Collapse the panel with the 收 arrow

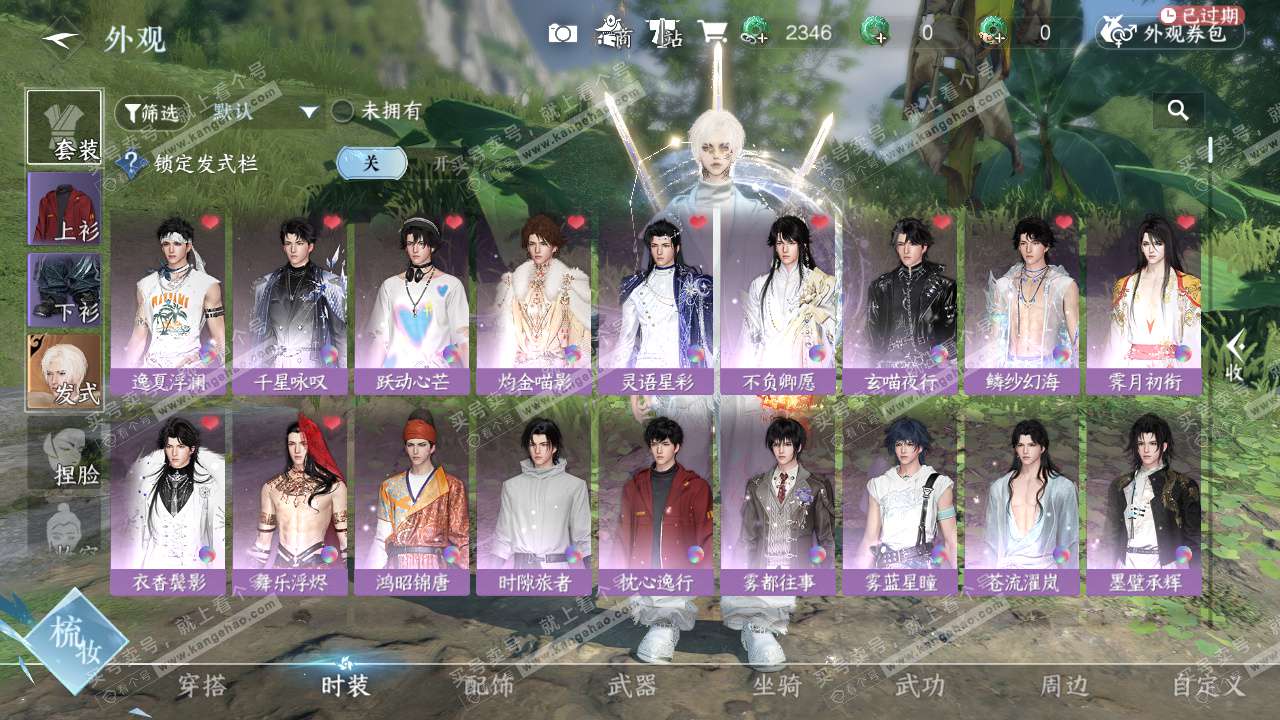tap(1235, 357)
